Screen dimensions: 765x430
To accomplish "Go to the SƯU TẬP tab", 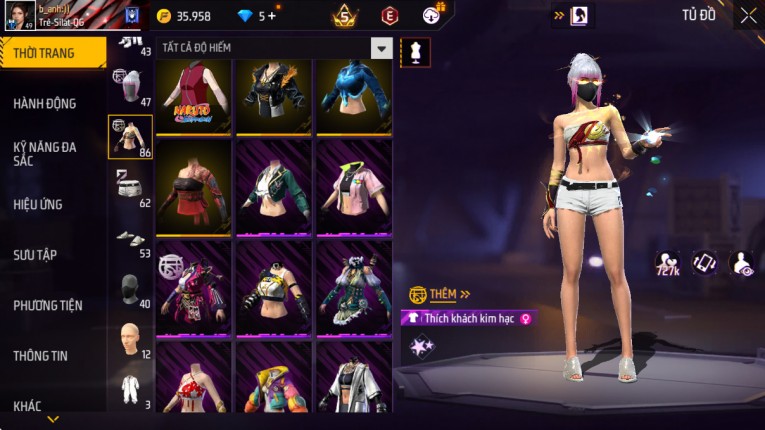I will pyautogui.click(x=35, y=255).
